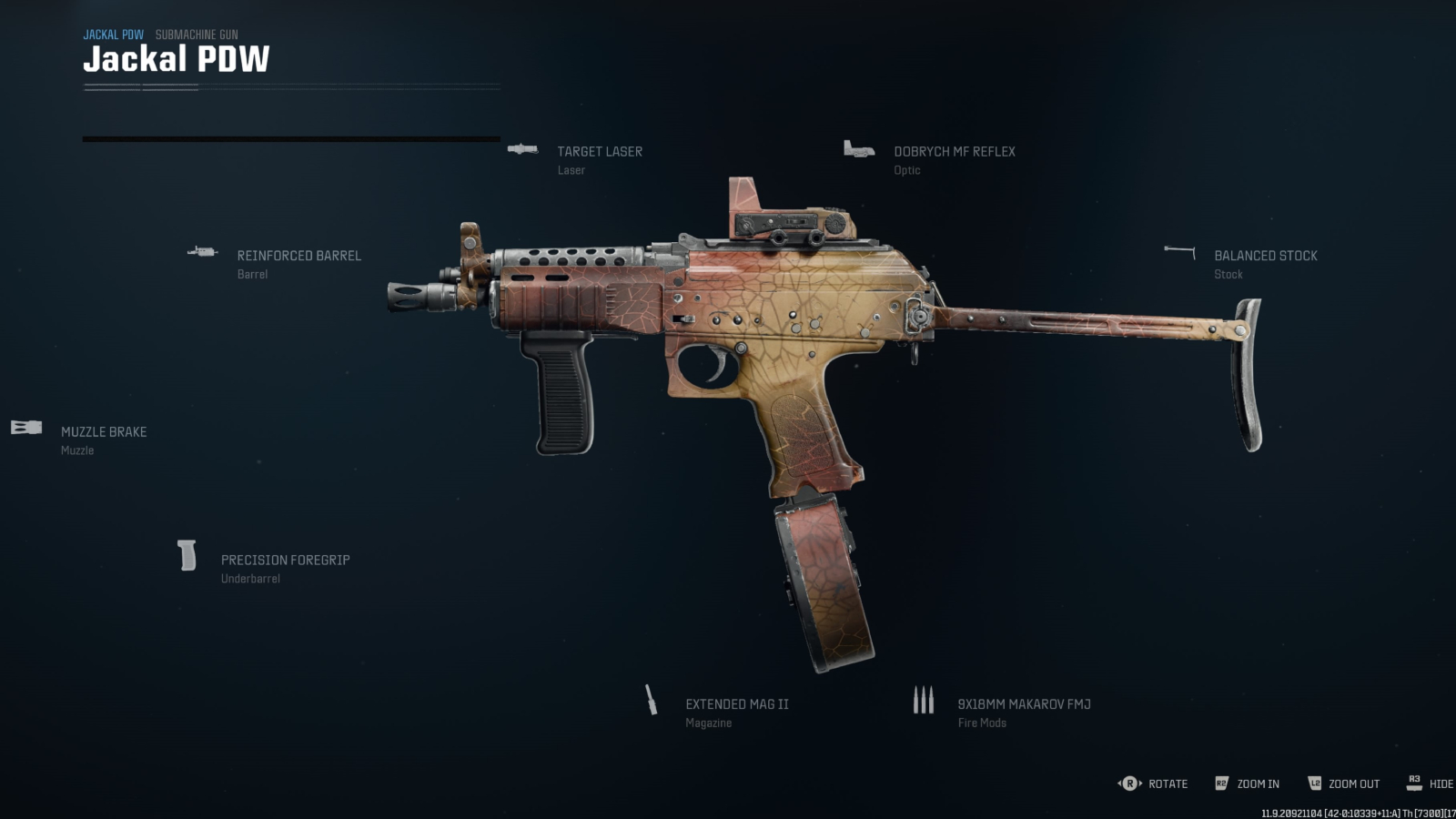
Task: Open the Precision Foregrip underbarrel icon
Action: pyautogui.click(x=186, y=556)
